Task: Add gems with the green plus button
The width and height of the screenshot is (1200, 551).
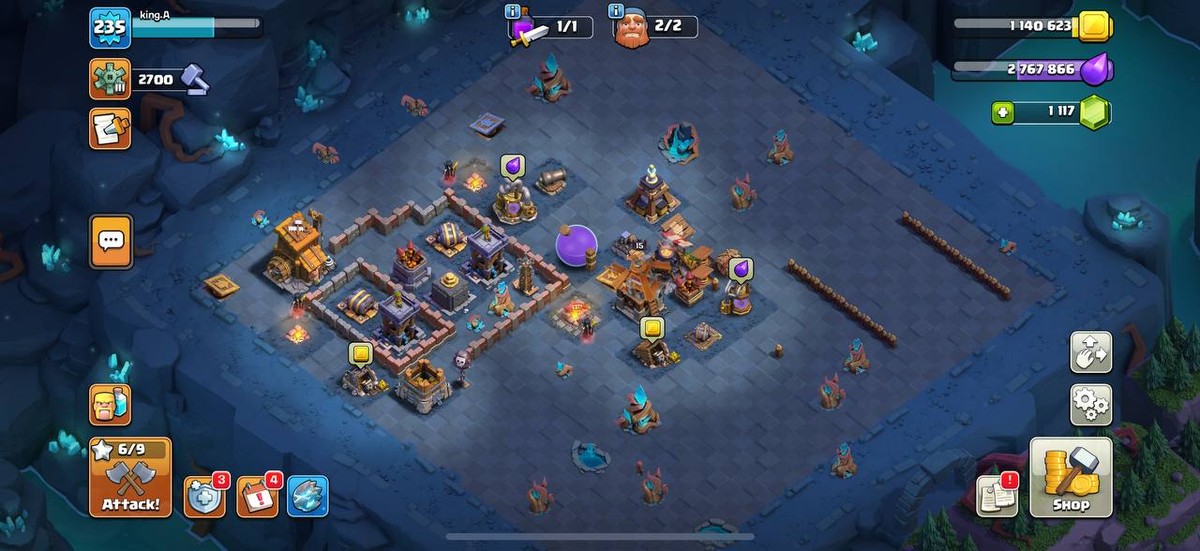Action: click(x=1003, y=112)
